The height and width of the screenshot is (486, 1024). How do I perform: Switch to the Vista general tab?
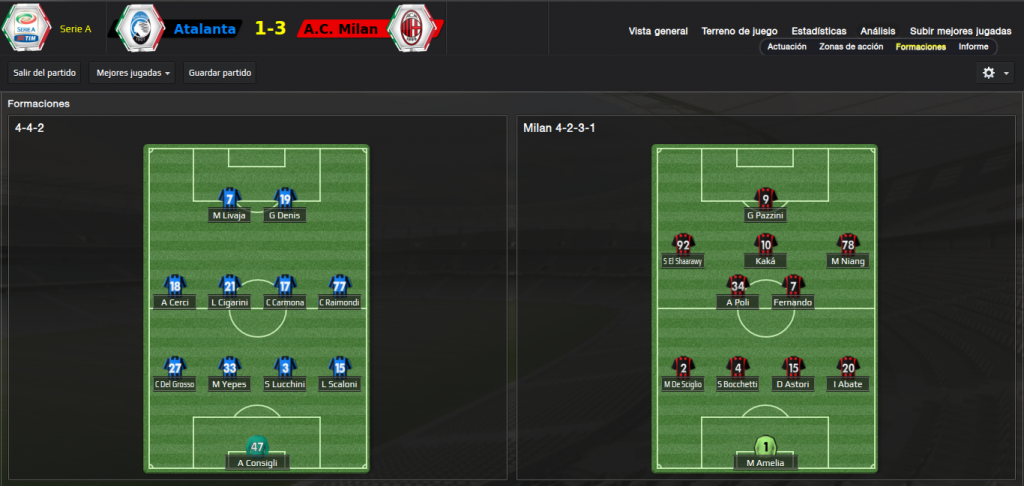(658, 31)
